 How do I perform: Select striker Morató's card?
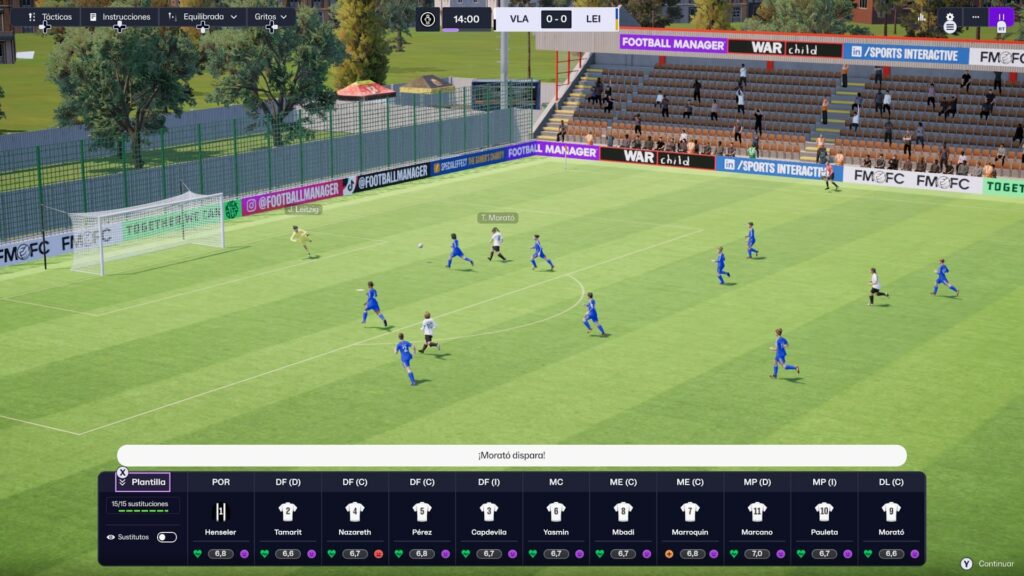pyautogui.click(x=891, y=518)
